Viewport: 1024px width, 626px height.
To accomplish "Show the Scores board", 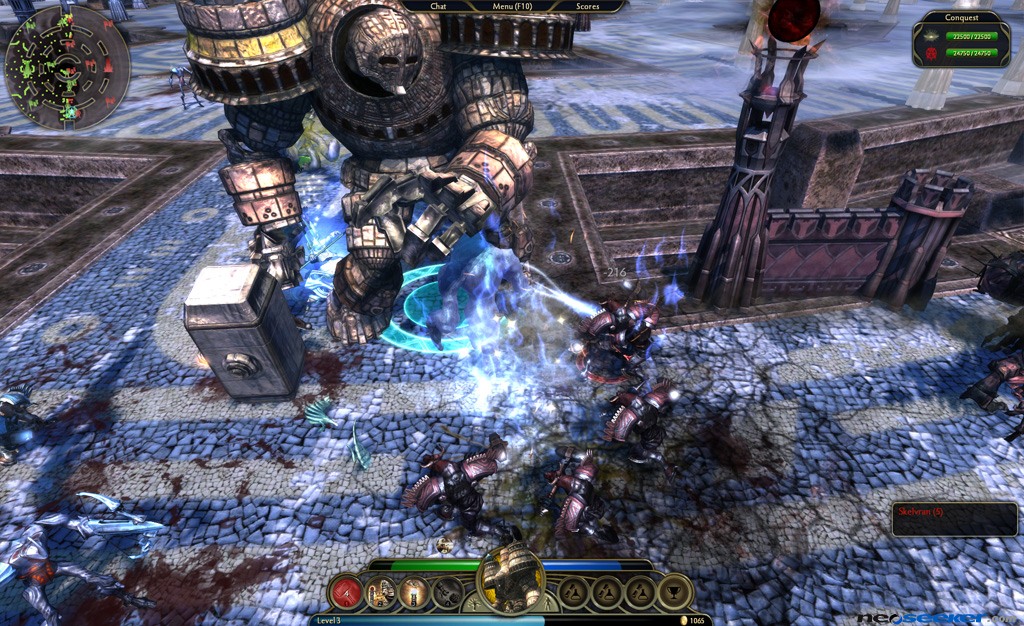I will 588,6.
